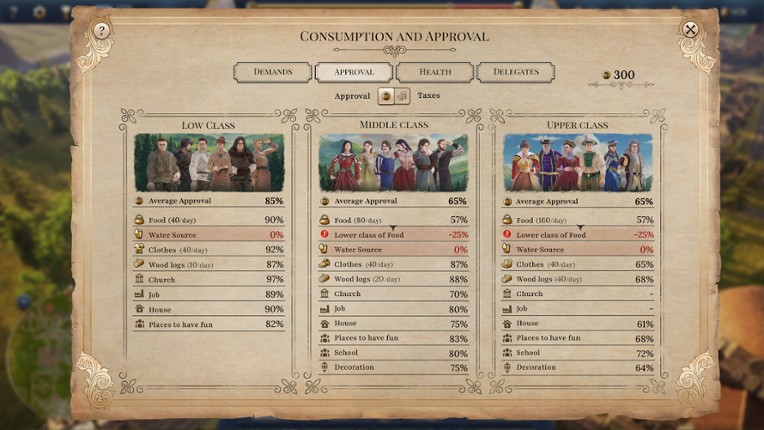Click the Upper Class Decoration row
Screen dimensions: 764x430
578,368
